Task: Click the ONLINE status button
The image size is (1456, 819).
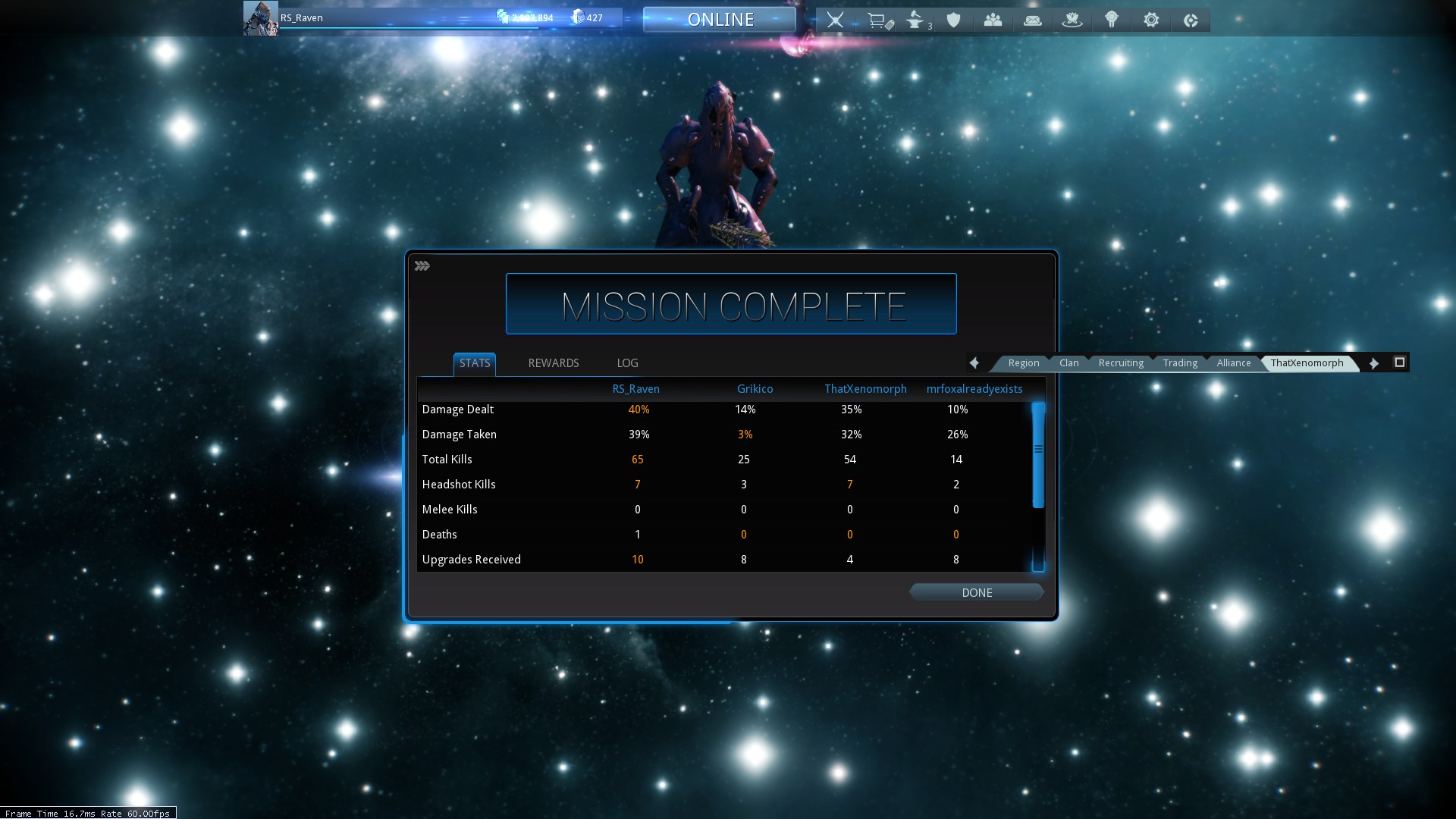Action: (x=720, y=20)
